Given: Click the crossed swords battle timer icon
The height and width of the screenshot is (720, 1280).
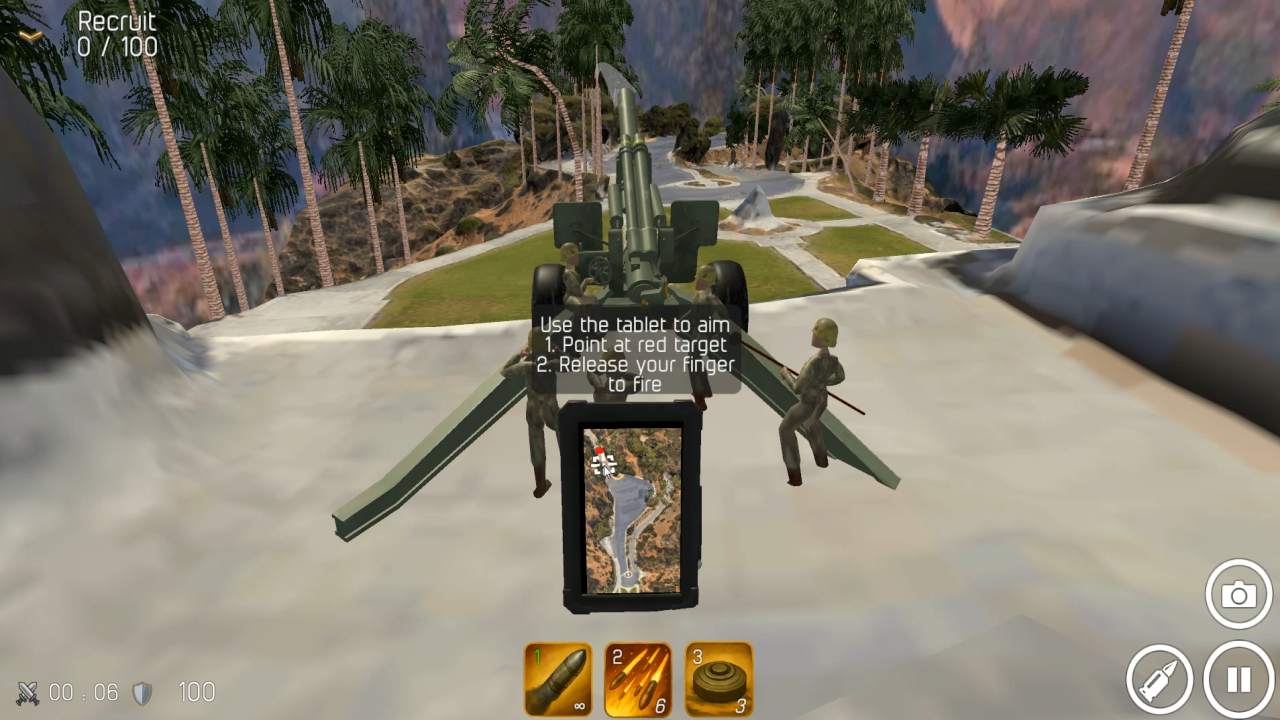Looking at the screenshot, I should [27, 692].
